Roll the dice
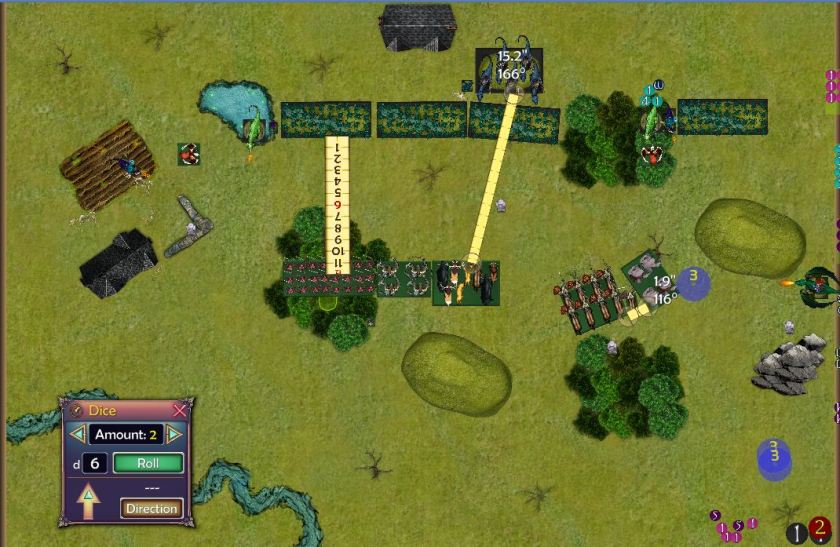Screen dimensions: 840x547 coord(148,463)
